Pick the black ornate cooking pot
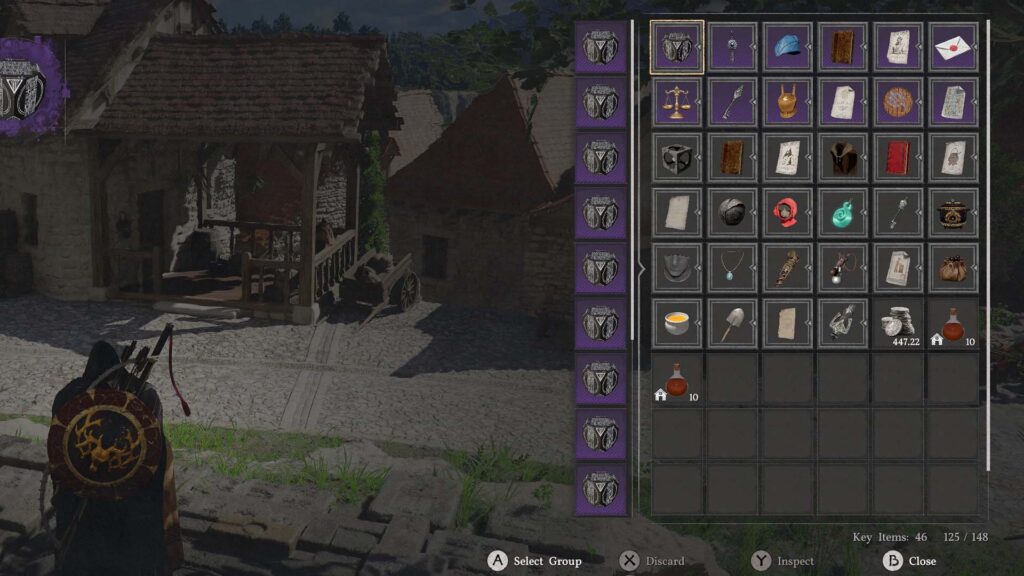Screen dimensions: 1024x576 click(952, 212)
